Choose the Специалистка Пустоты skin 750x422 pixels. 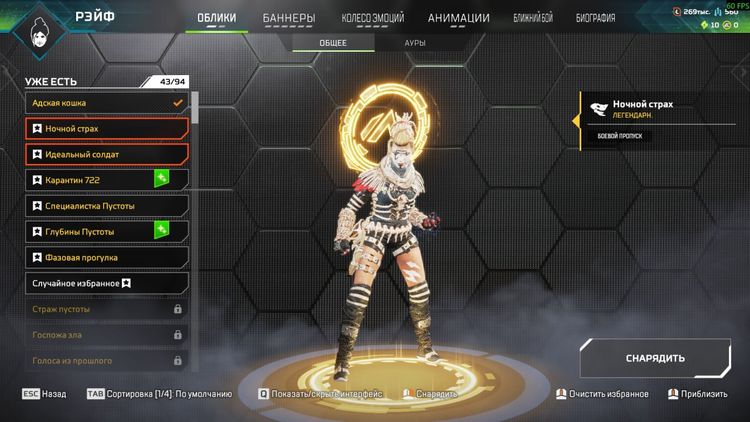pyautogui.click(x=106, y=206)
